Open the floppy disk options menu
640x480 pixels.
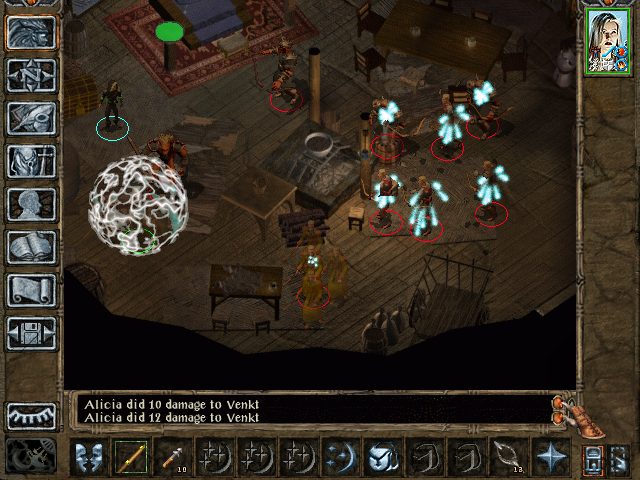click(32, 333)
